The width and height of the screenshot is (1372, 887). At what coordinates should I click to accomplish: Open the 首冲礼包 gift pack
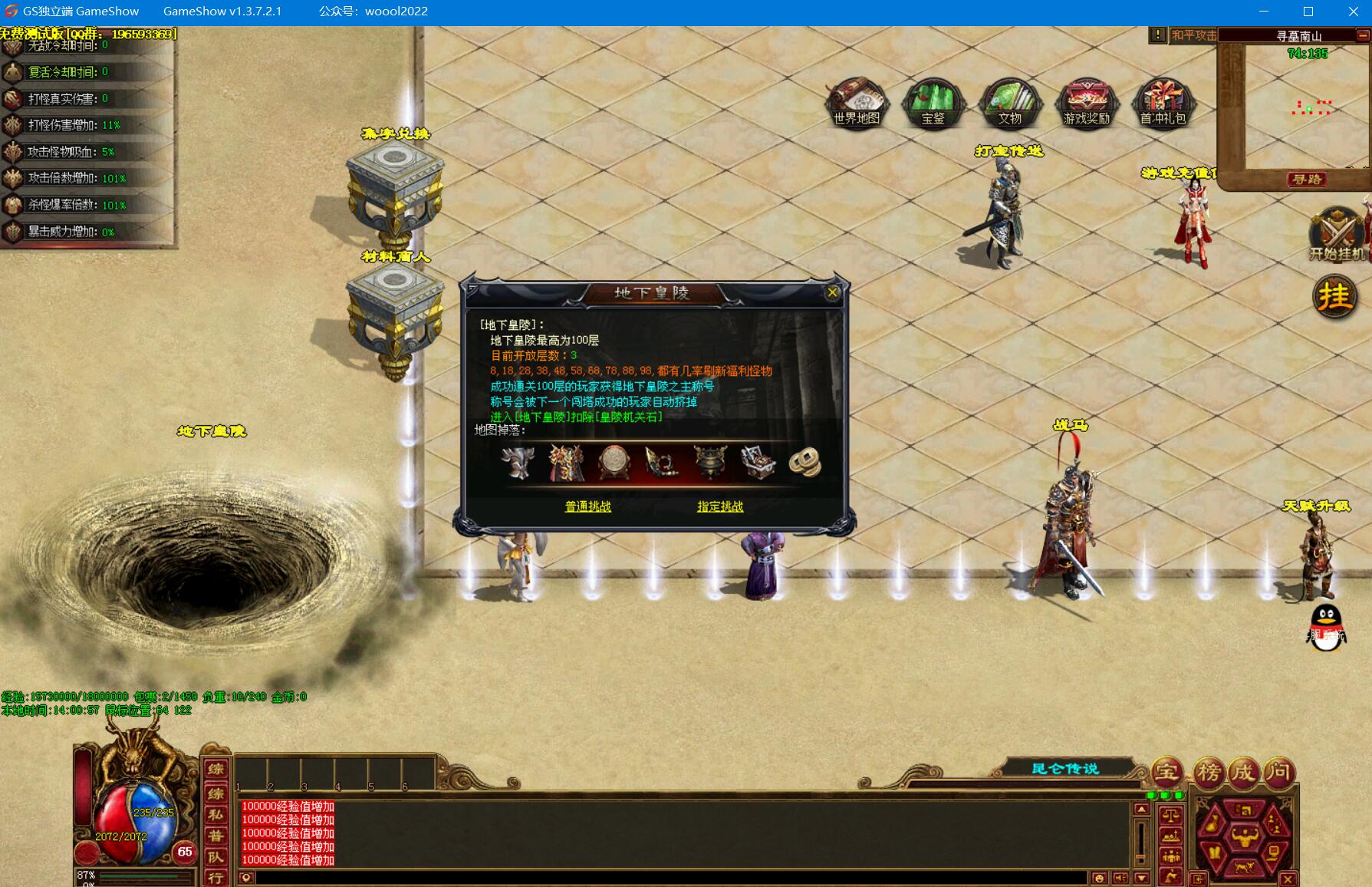(x=1163, y=102)
